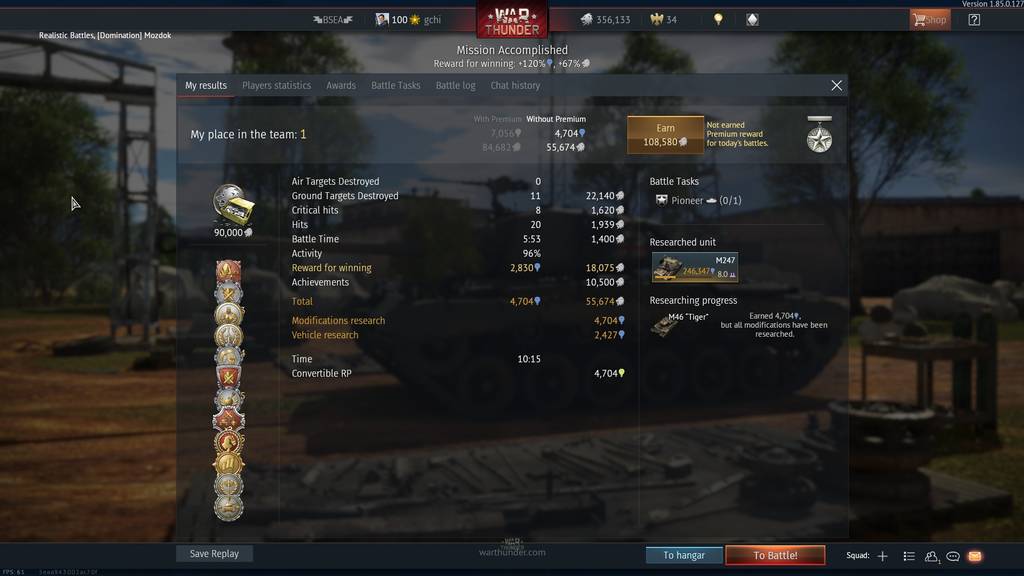This screenshot has height=576, width=1024.
Task: Open the help question mark button
Action: [974, 19]
